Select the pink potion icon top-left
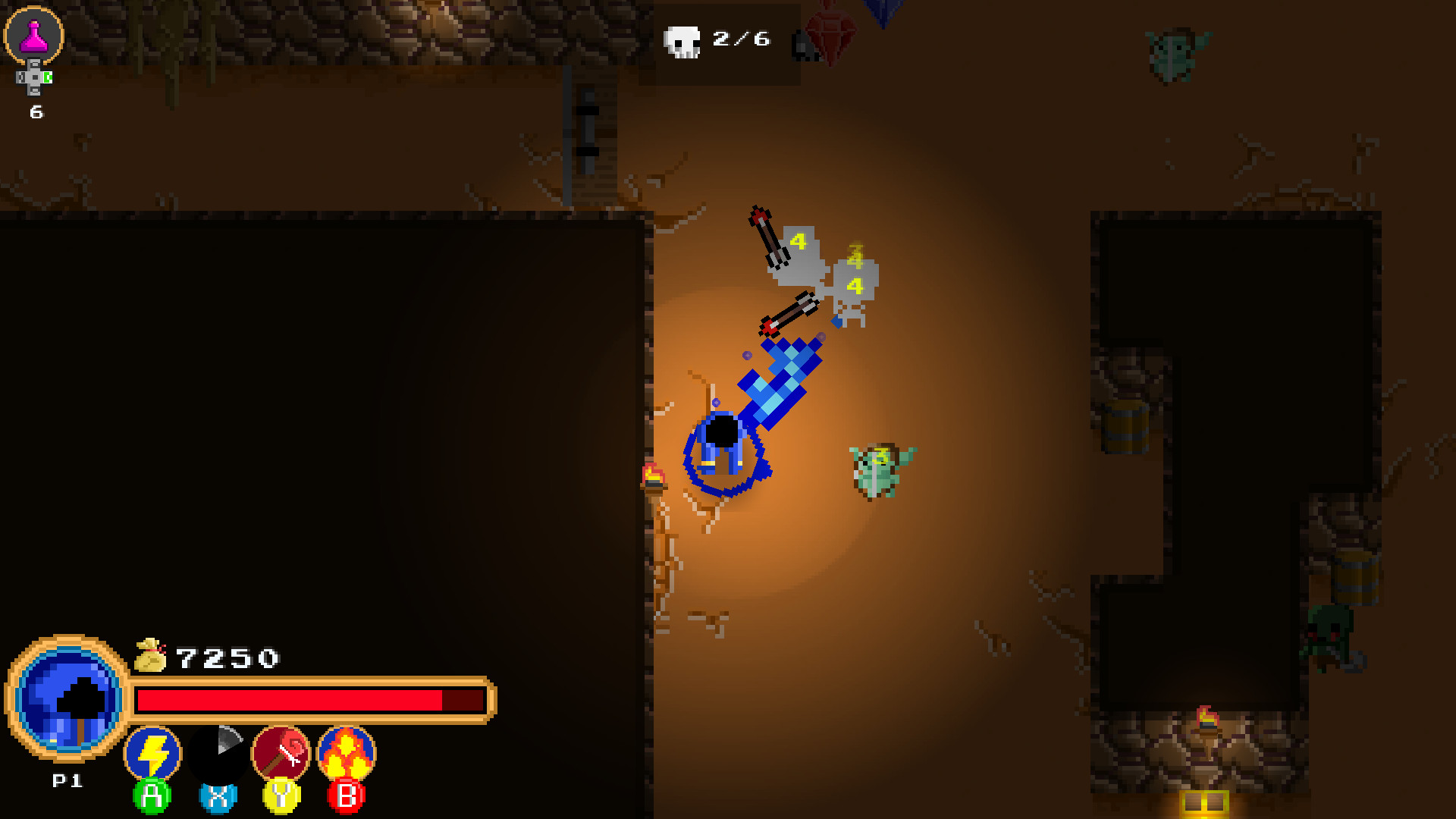 pos(33,33)
